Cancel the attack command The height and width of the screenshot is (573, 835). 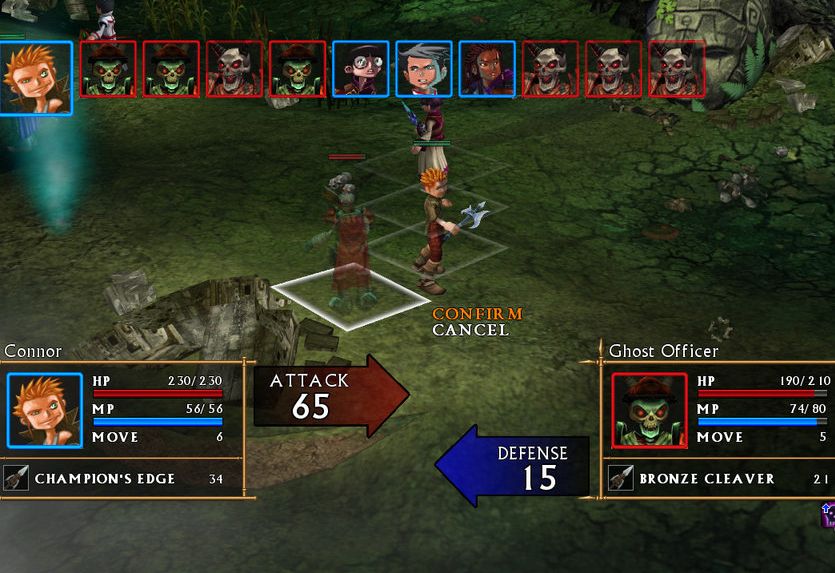[x=470, y=330]
